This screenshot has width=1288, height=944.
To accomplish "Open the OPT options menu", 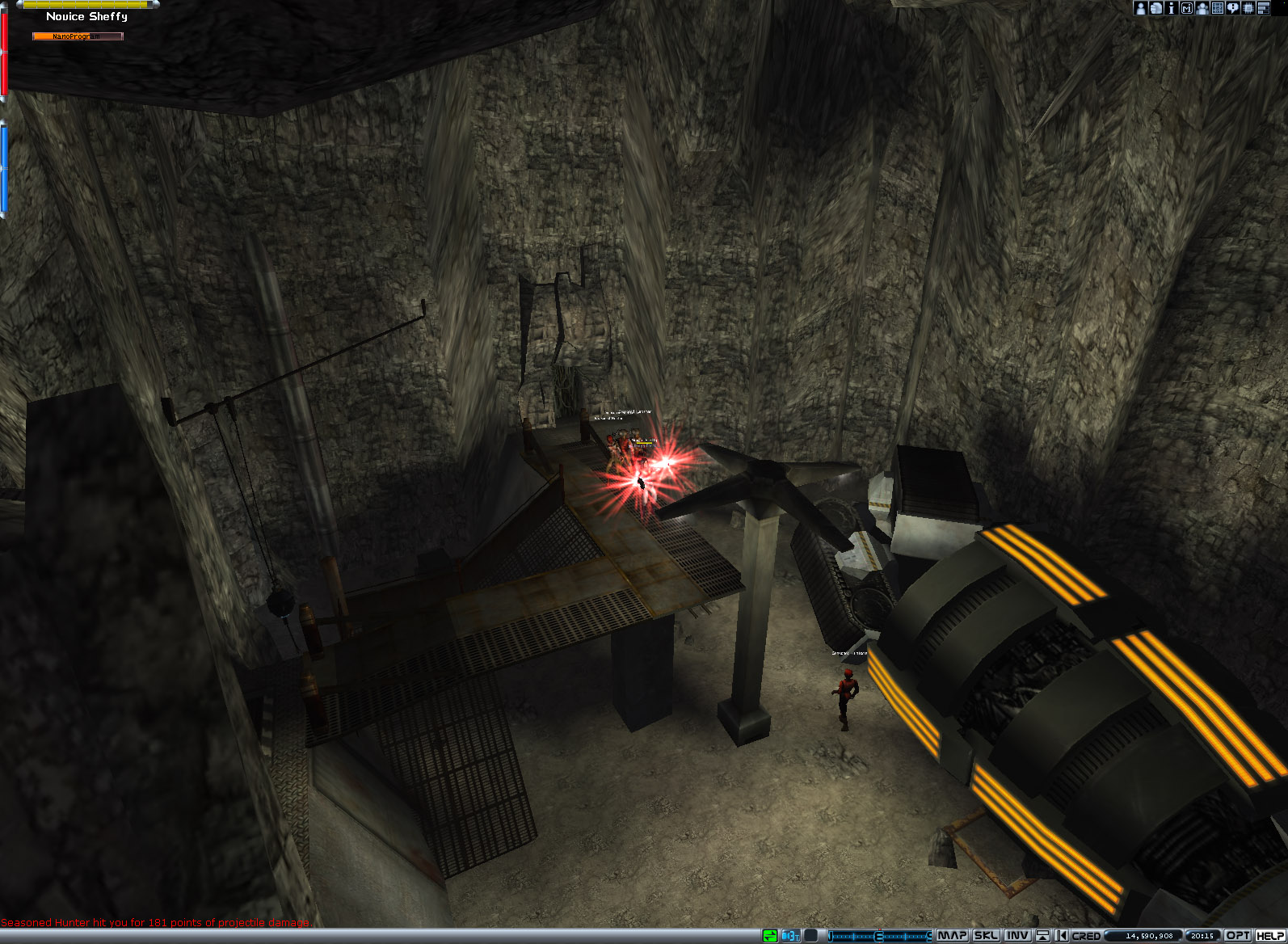I will pyautogui.click(x=1238, y=935).
